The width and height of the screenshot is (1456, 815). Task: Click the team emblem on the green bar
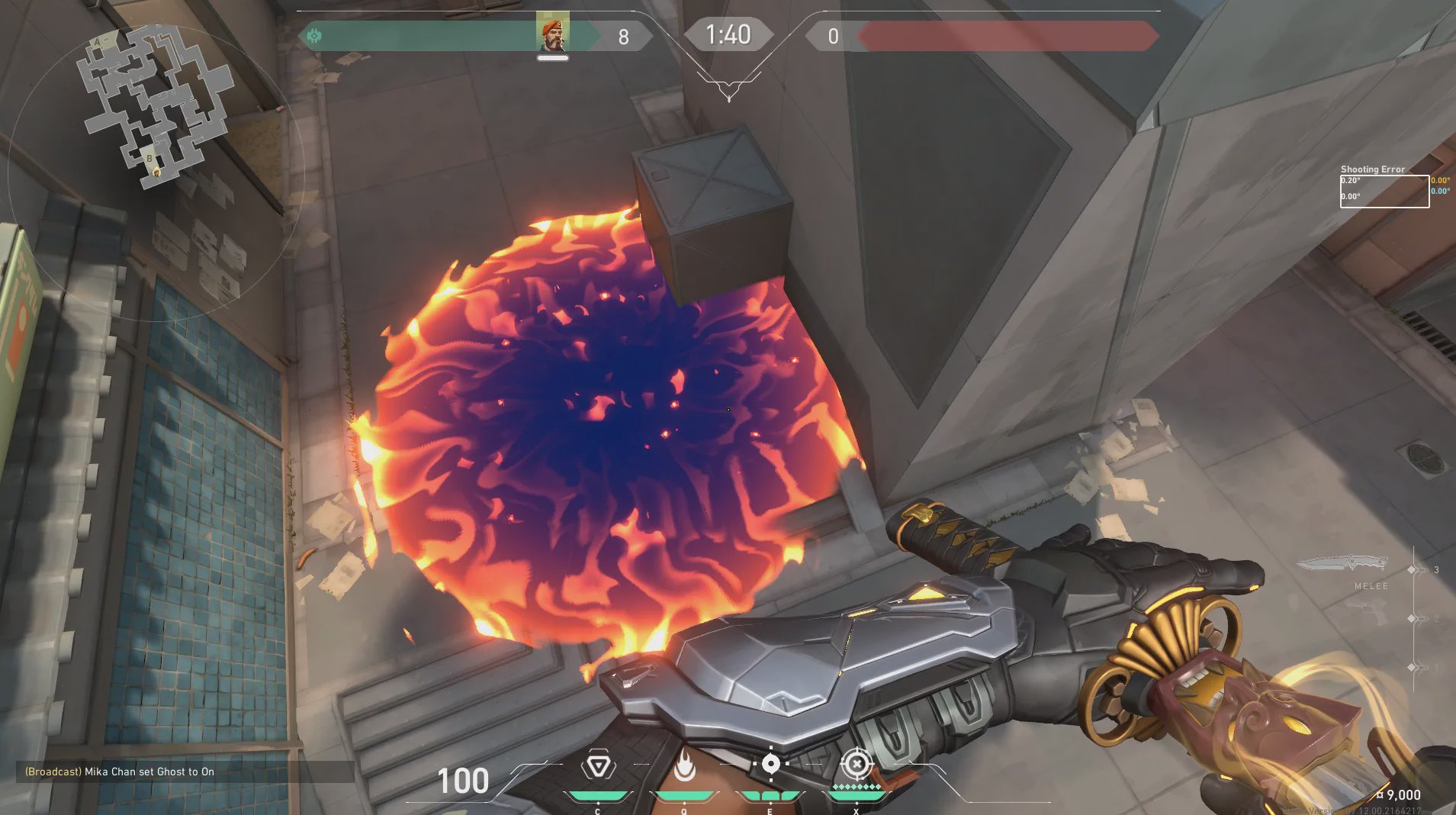314,36
